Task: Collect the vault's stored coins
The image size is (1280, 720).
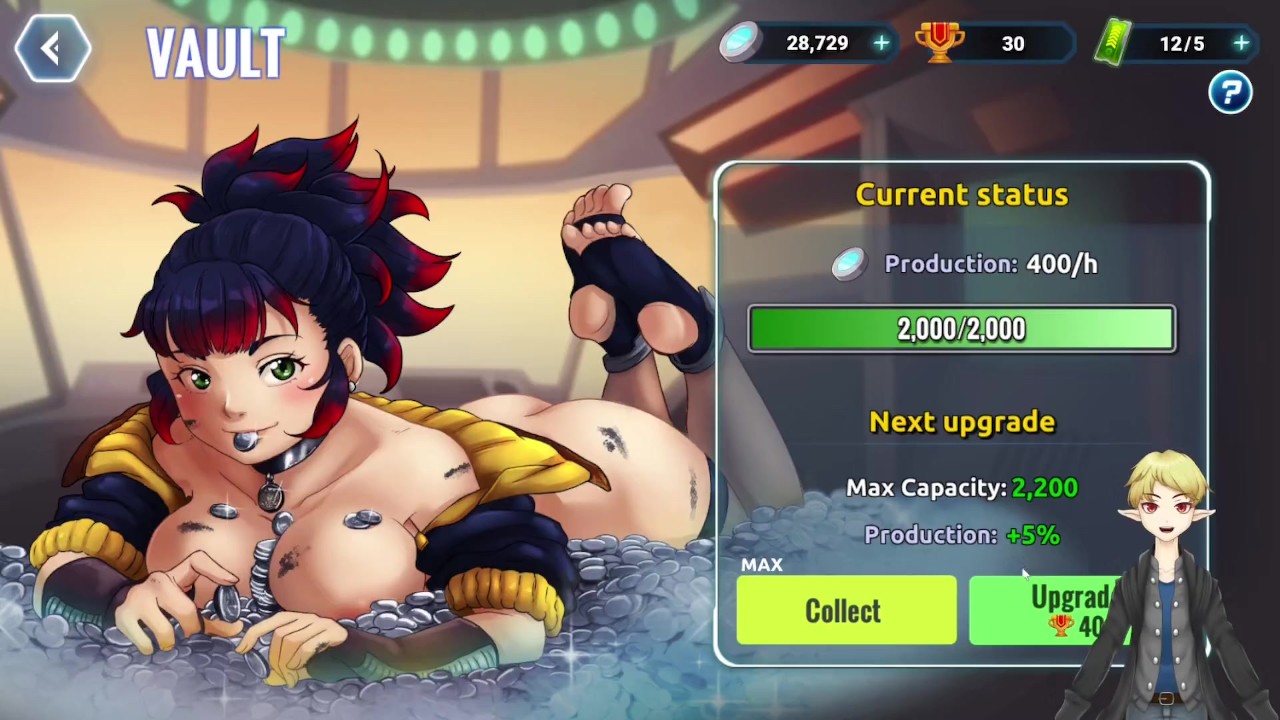Action: 846,611
